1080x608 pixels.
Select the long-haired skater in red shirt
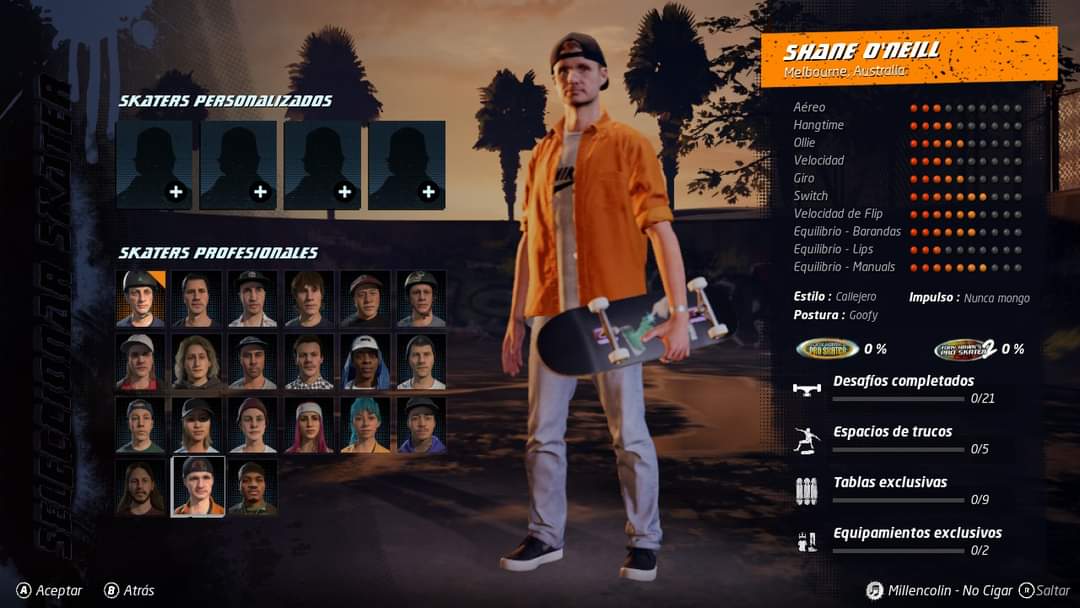[140, 361]
